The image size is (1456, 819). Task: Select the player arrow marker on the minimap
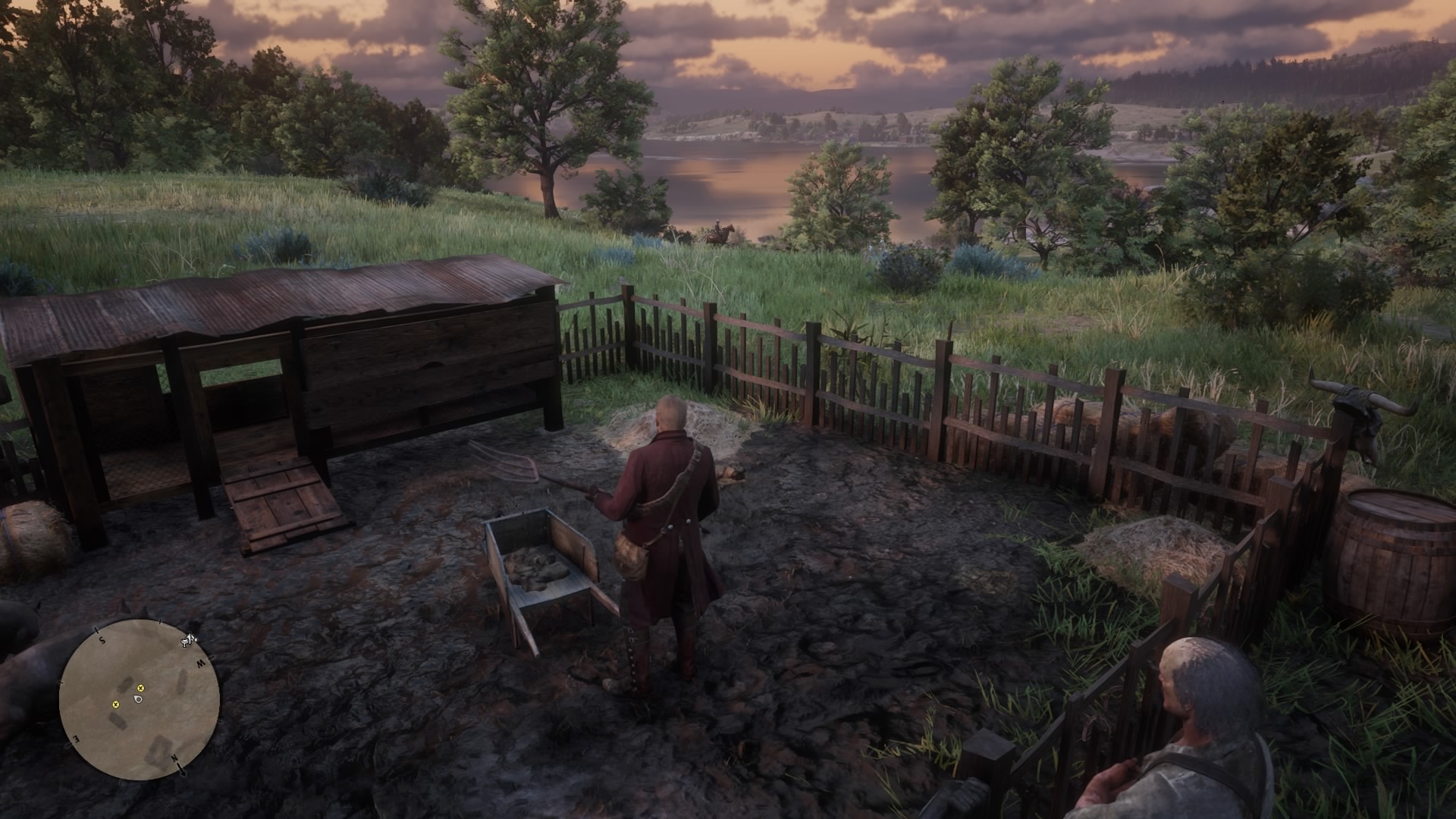(138, 698)
